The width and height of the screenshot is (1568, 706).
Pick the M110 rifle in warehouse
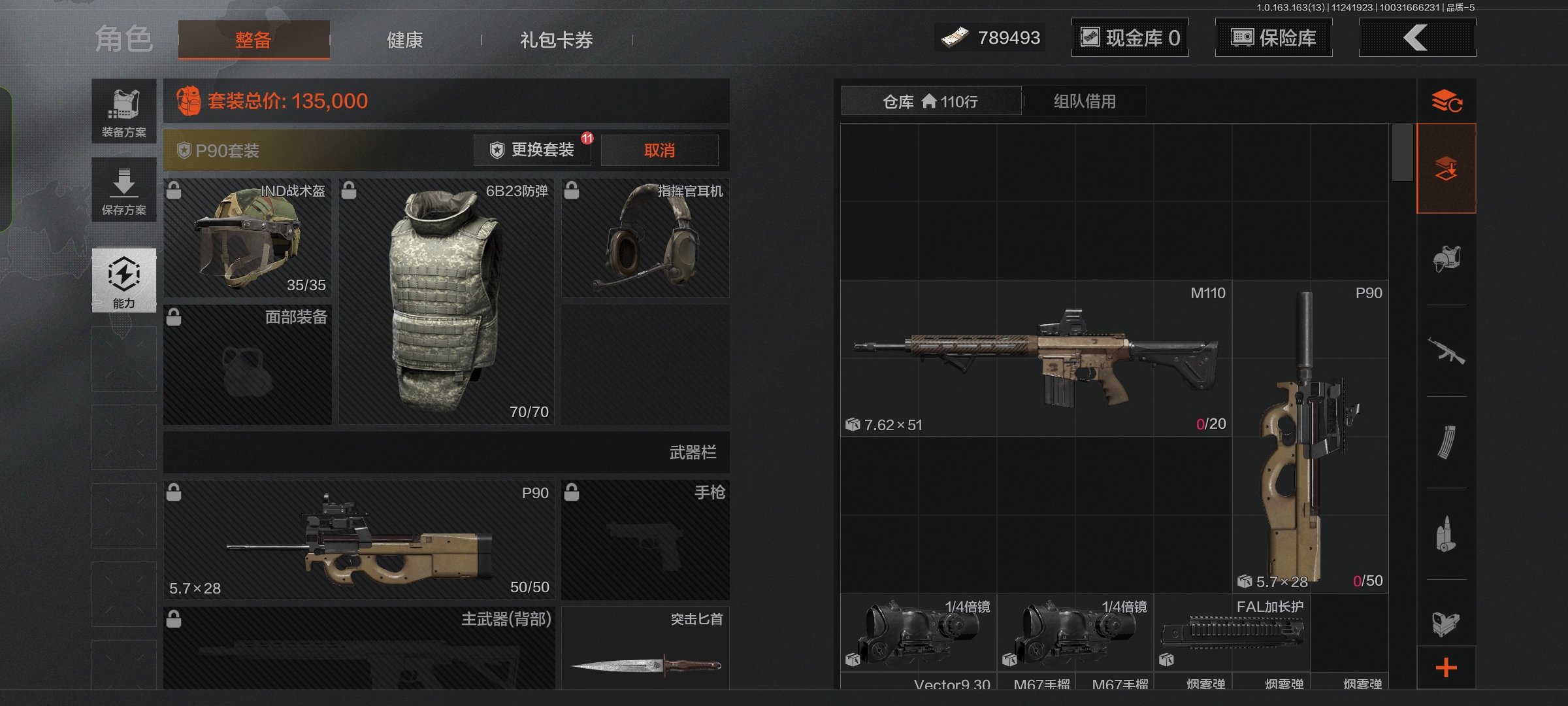pyautogui.click(x=1036, y=358)
